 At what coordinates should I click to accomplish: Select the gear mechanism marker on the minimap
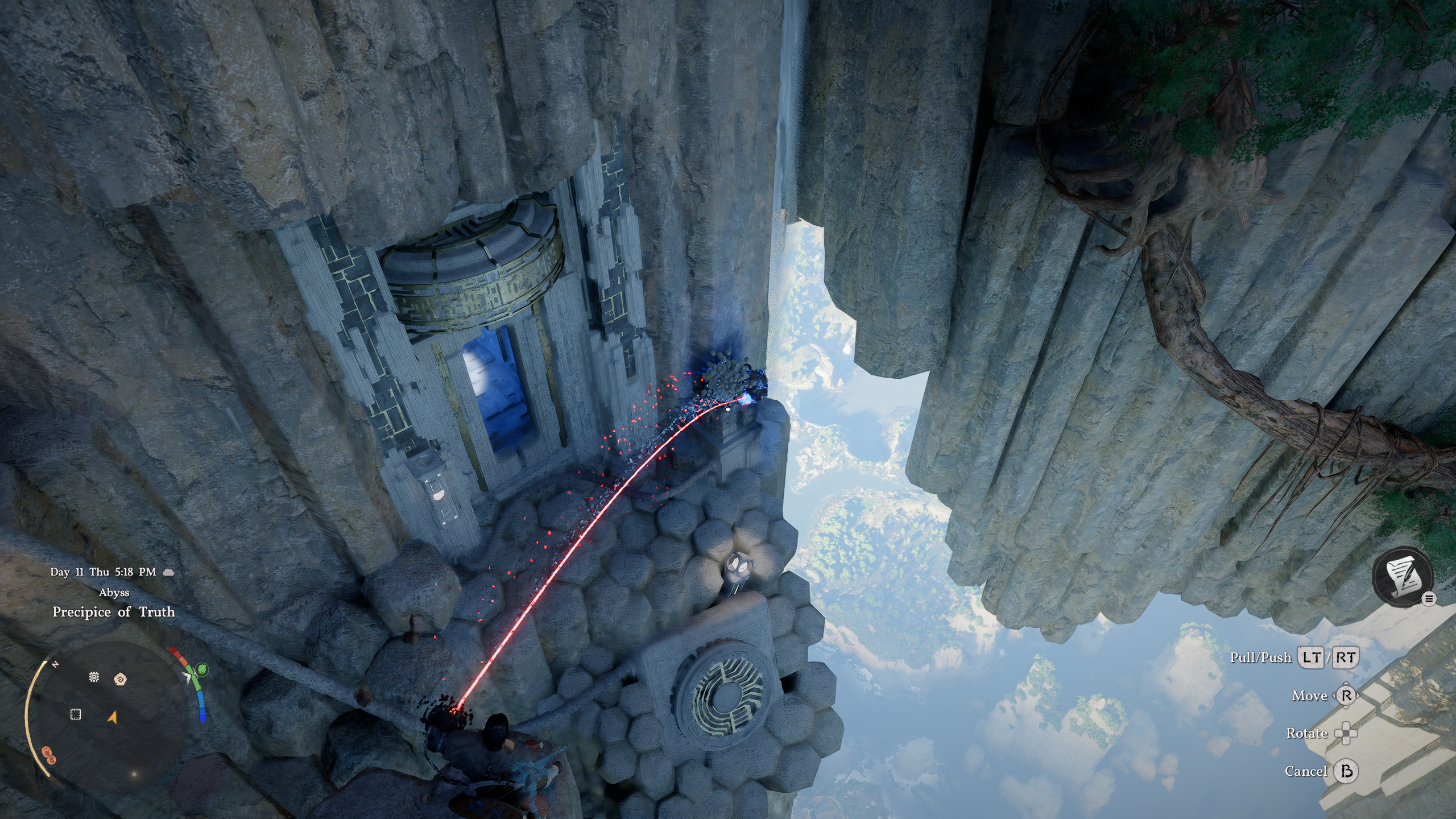[94, 677]
